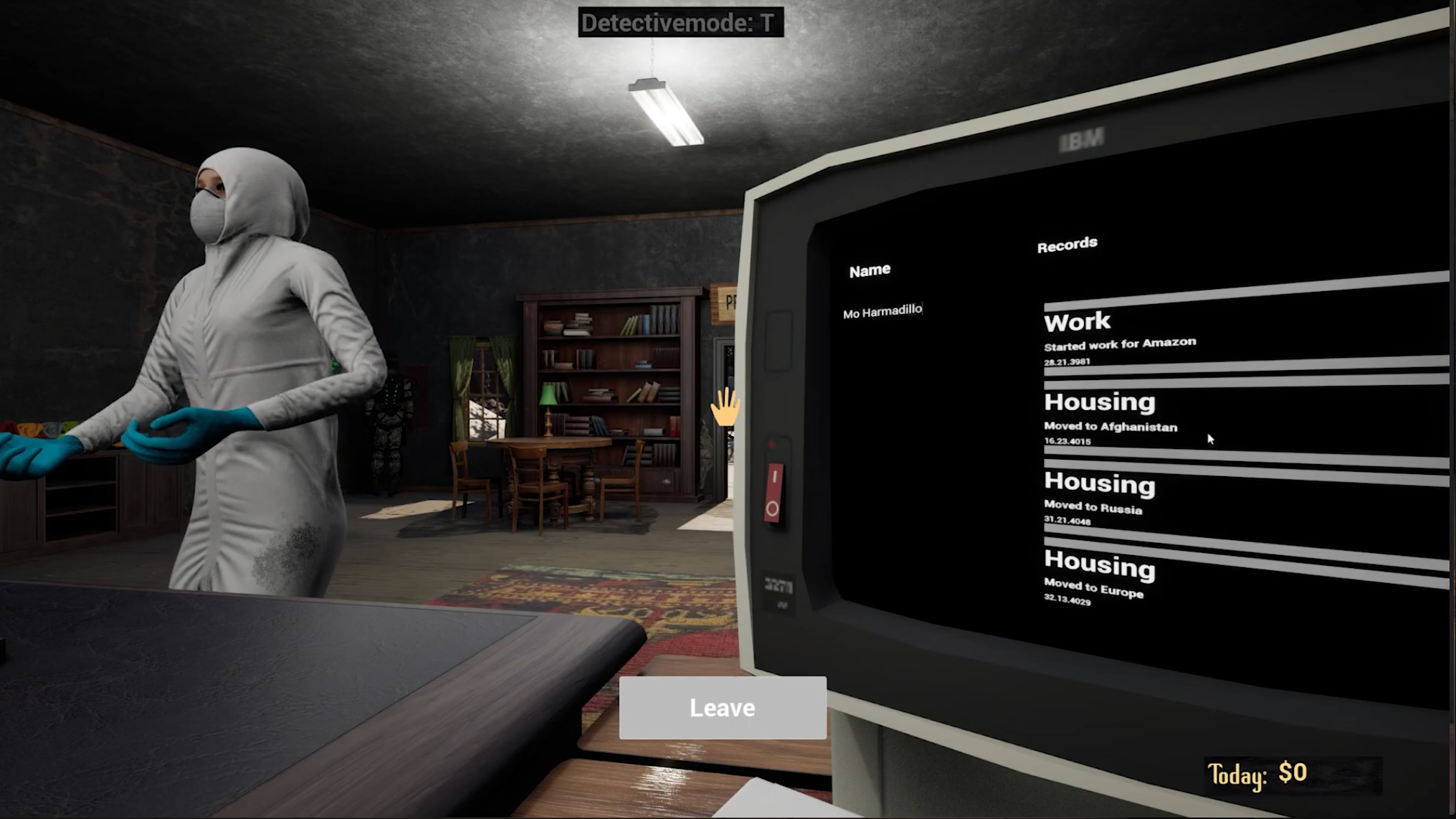Click the Leave button
Viewport: 1456px width, 819px height.
722,708
